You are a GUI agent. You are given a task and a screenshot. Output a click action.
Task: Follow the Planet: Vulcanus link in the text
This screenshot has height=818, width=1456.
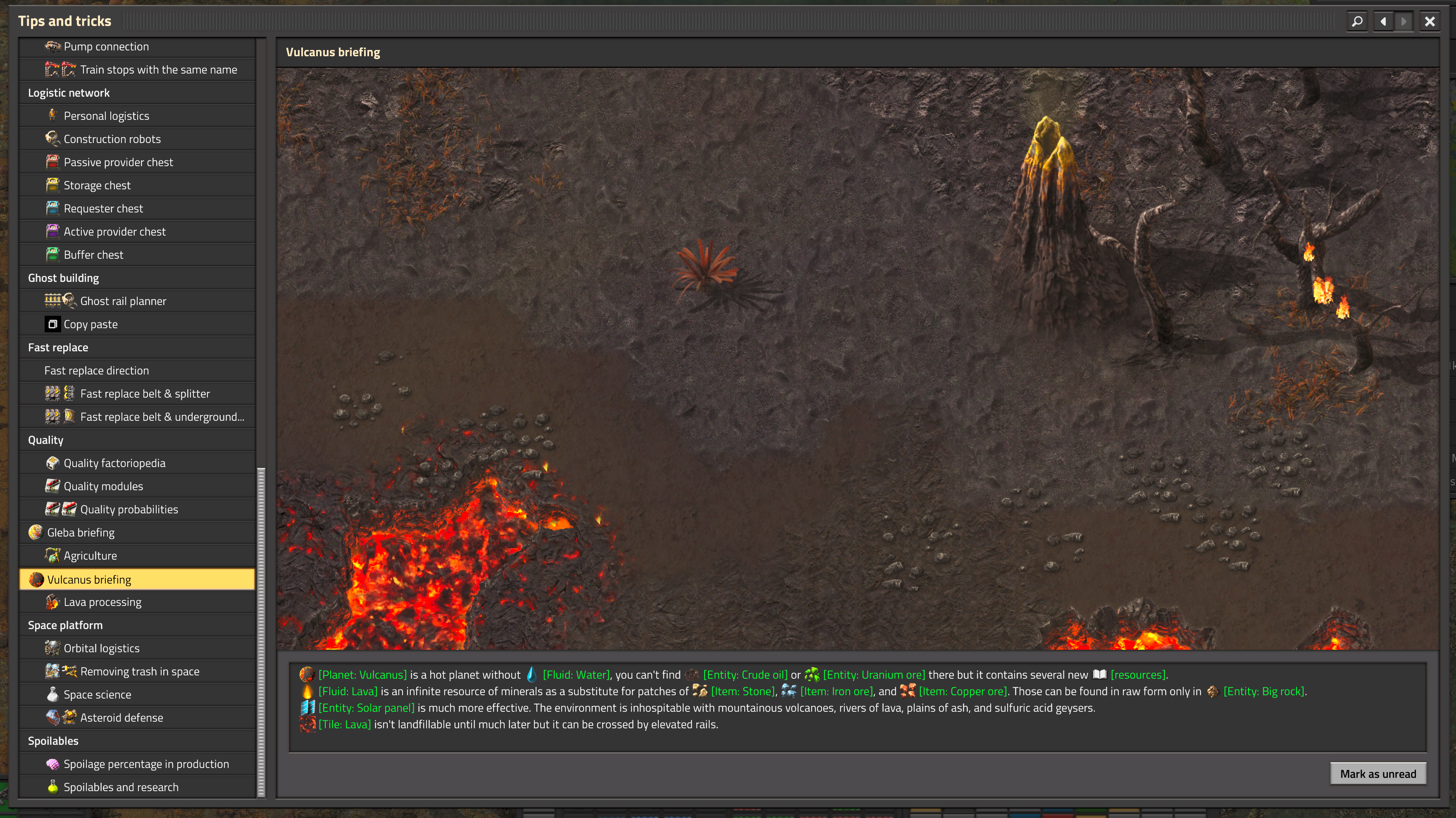pyautogui.click(x=362, y=675)
